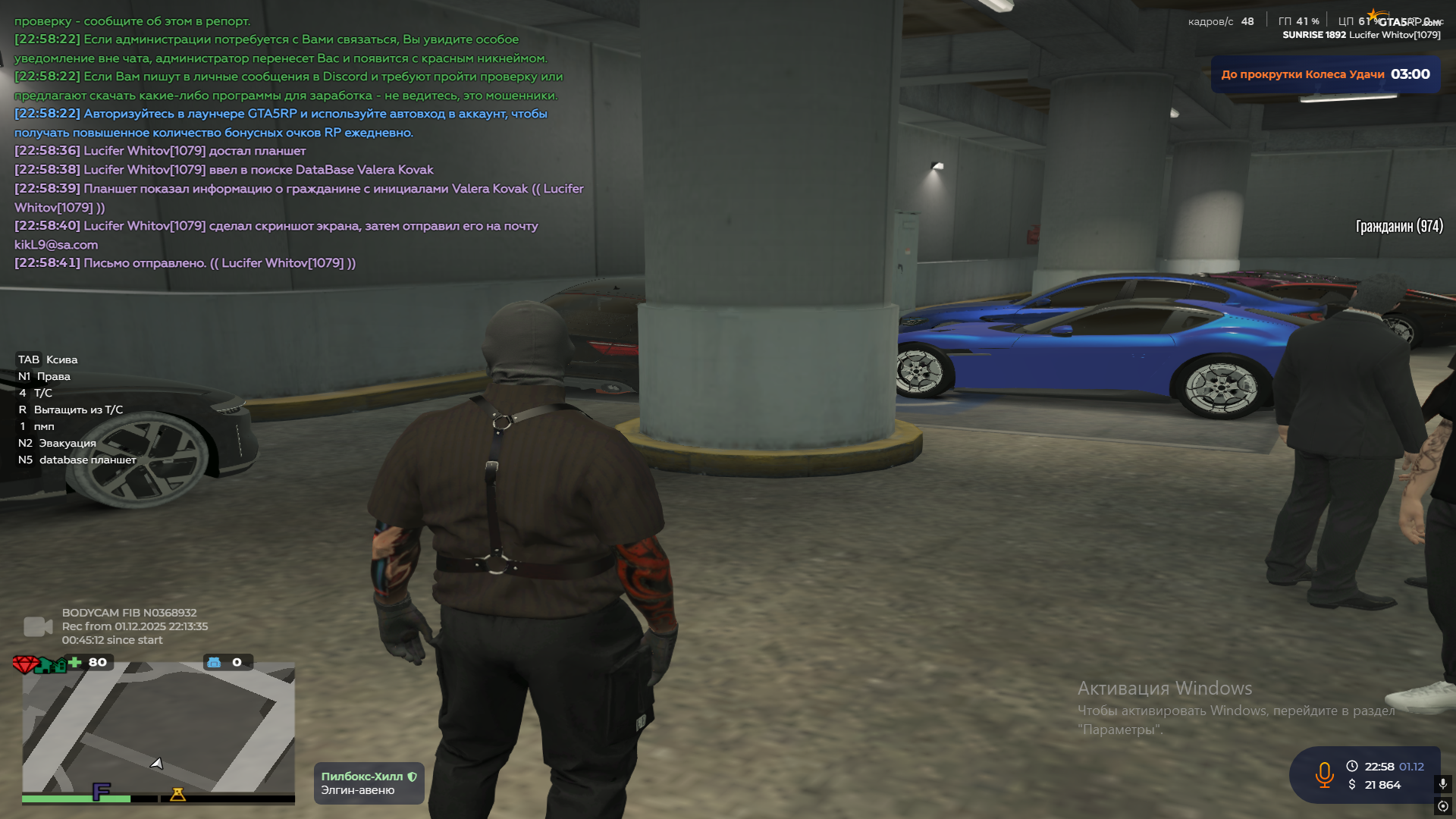Click the chat message containing kikL9@sa.com

[x=276, y=235]
